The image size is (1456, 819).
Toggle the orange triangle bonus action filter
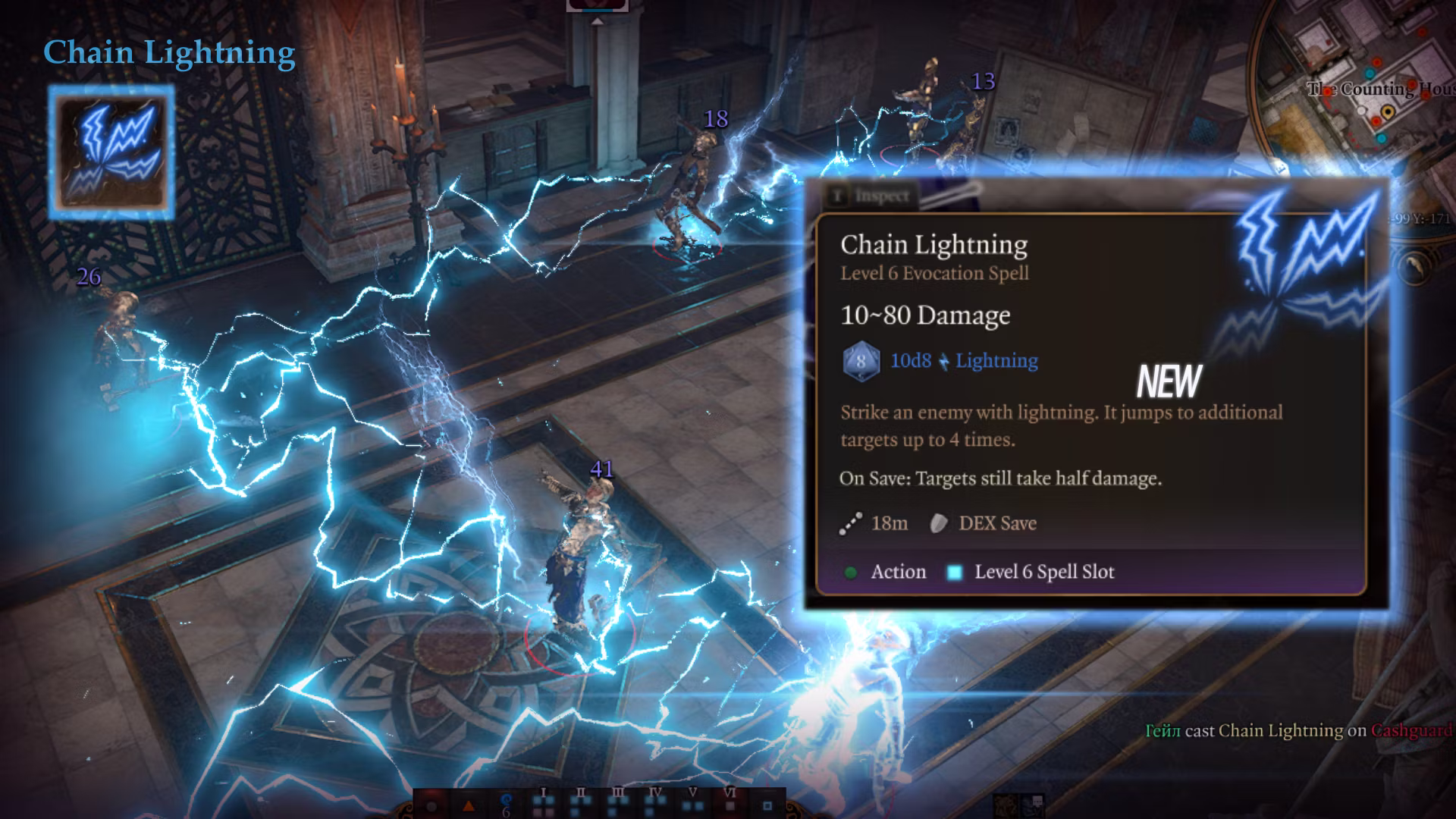click(469, 806)
